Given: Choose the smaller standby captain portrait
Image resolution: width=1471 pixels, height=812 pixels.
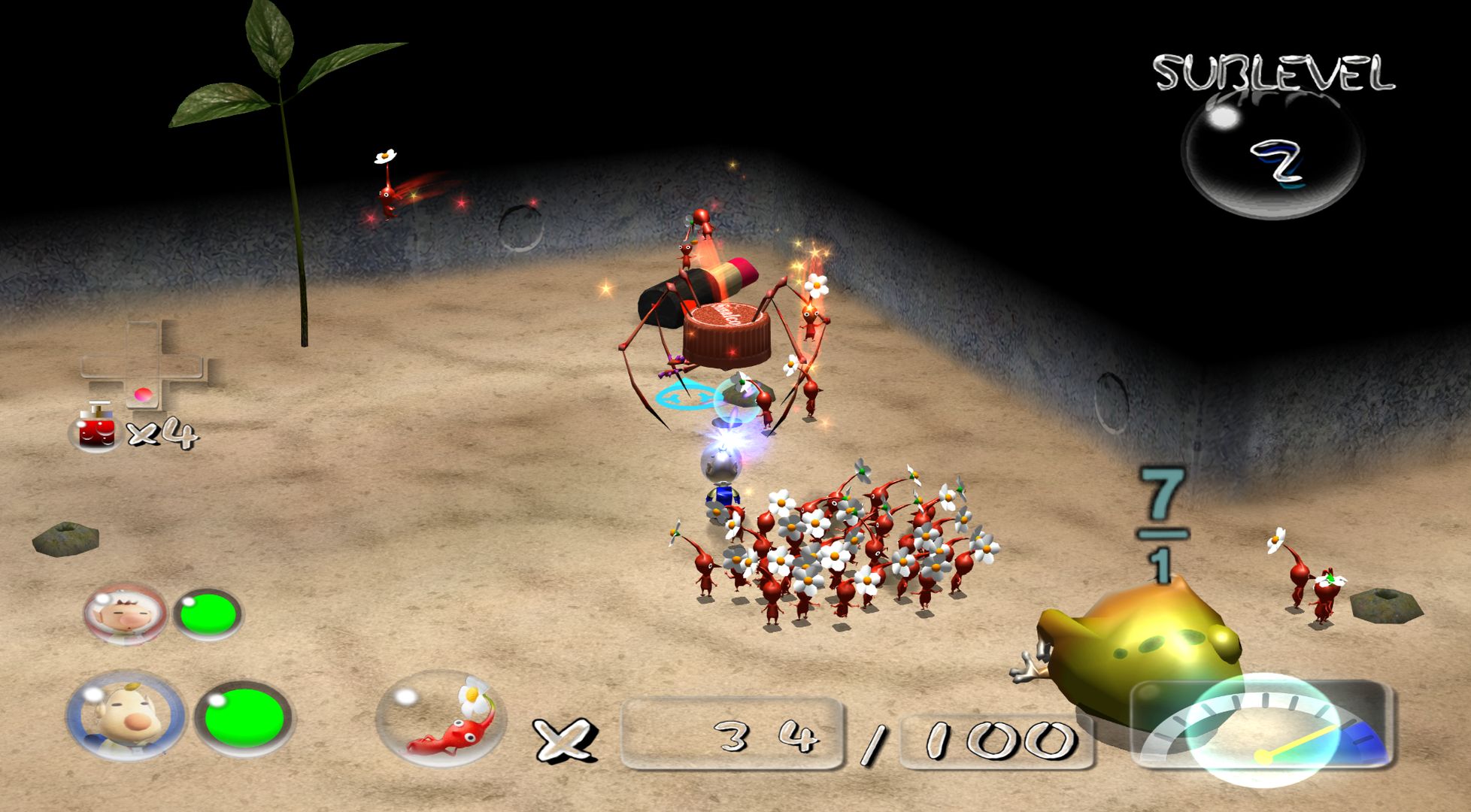Looking at the screenshot, I should tap(124, 614).
